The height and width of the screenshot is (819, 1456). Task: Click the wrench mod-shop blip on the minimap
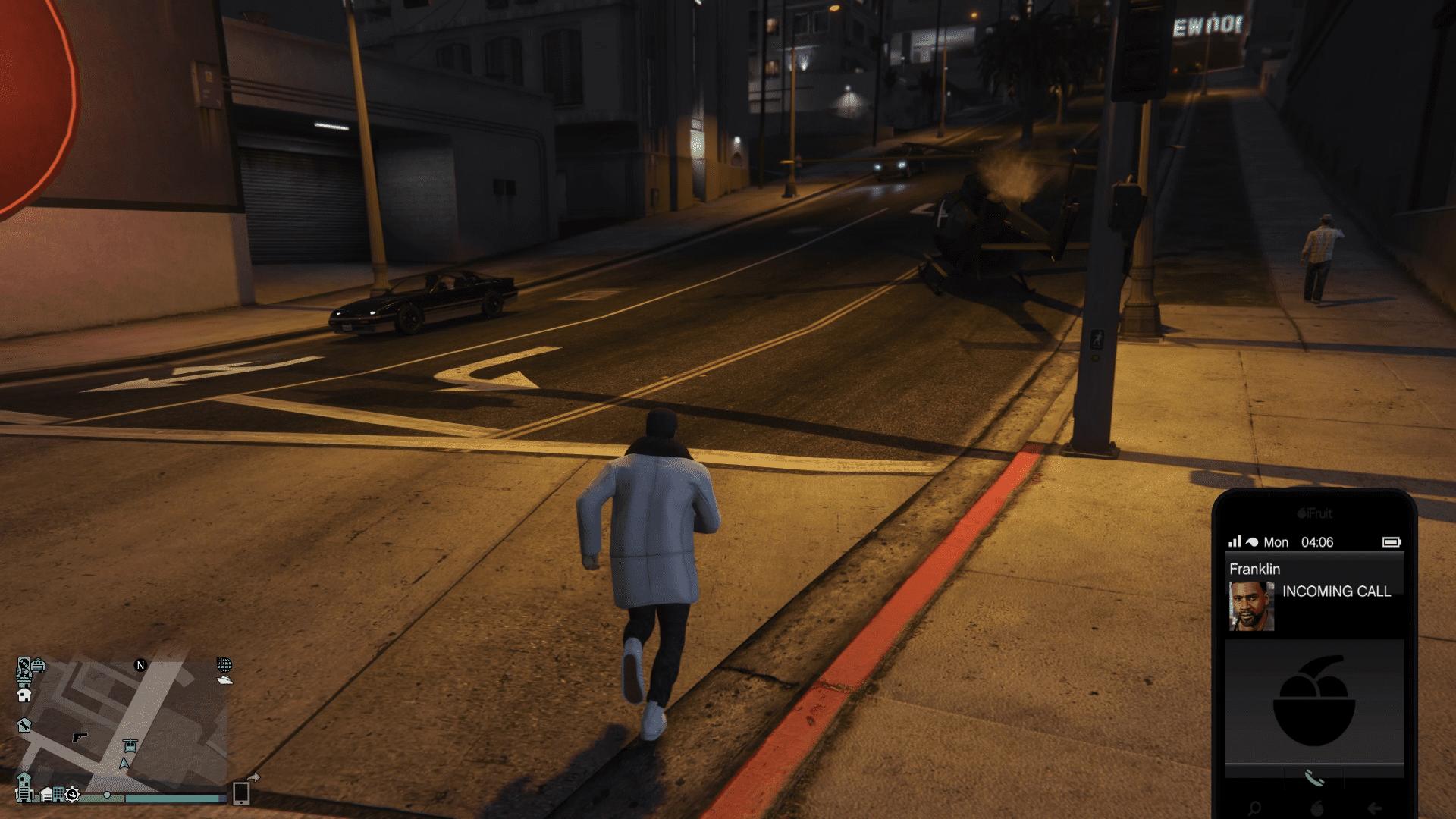tap(25, 726)
